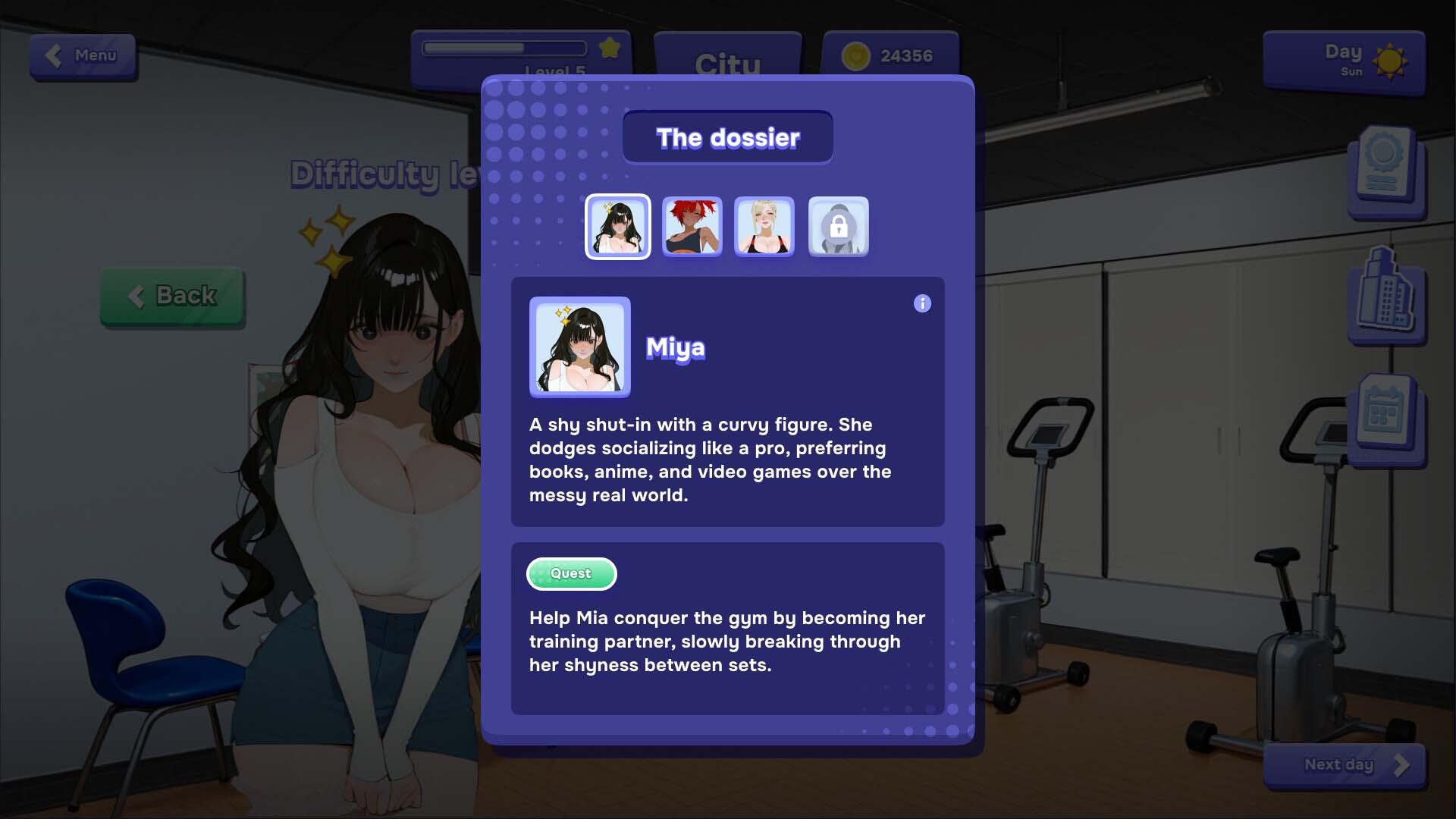
Task: Open the dossier badge icon
Action: point(1385,168)
